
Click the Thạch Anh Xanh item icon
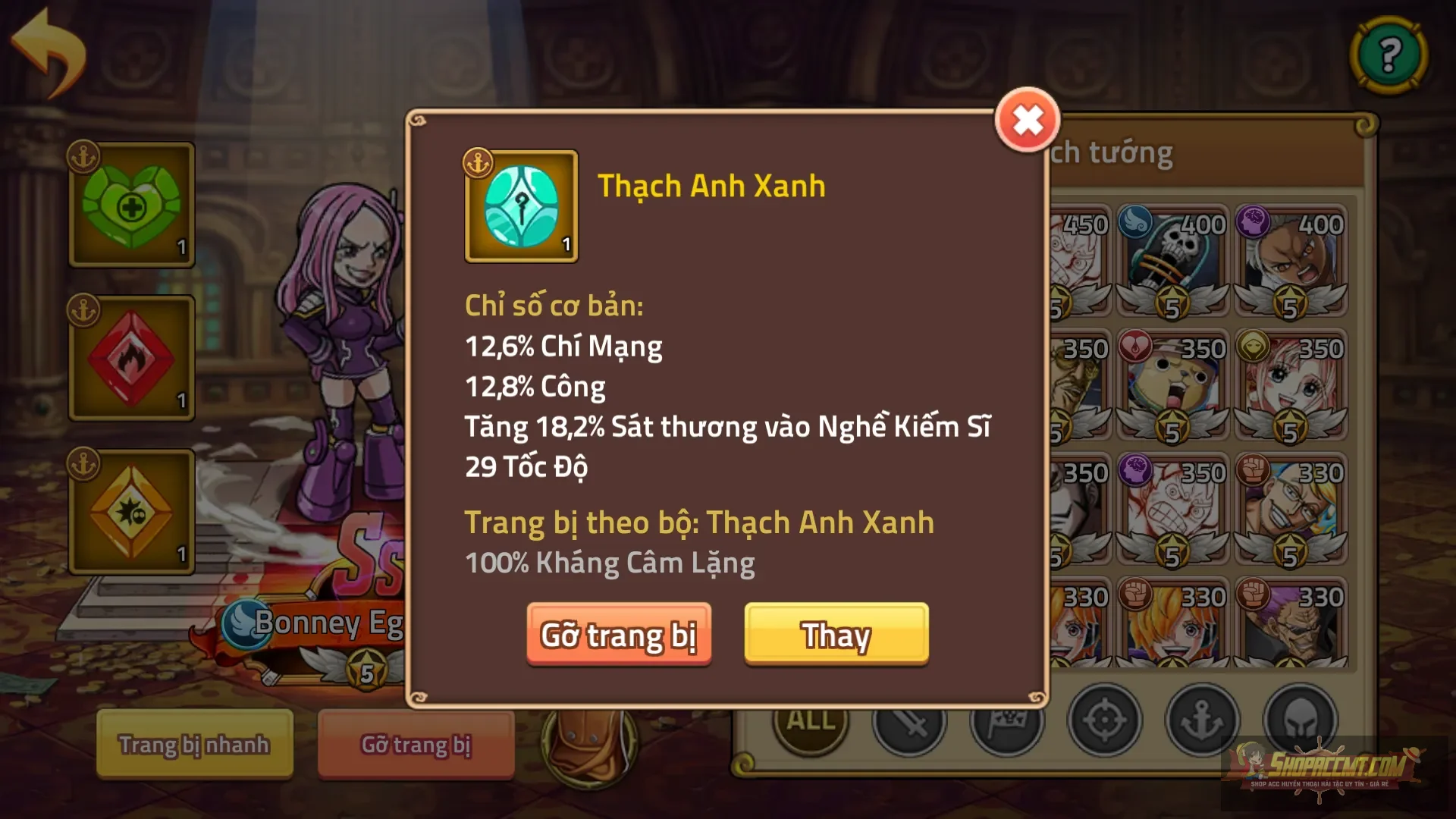coord(520,206)
